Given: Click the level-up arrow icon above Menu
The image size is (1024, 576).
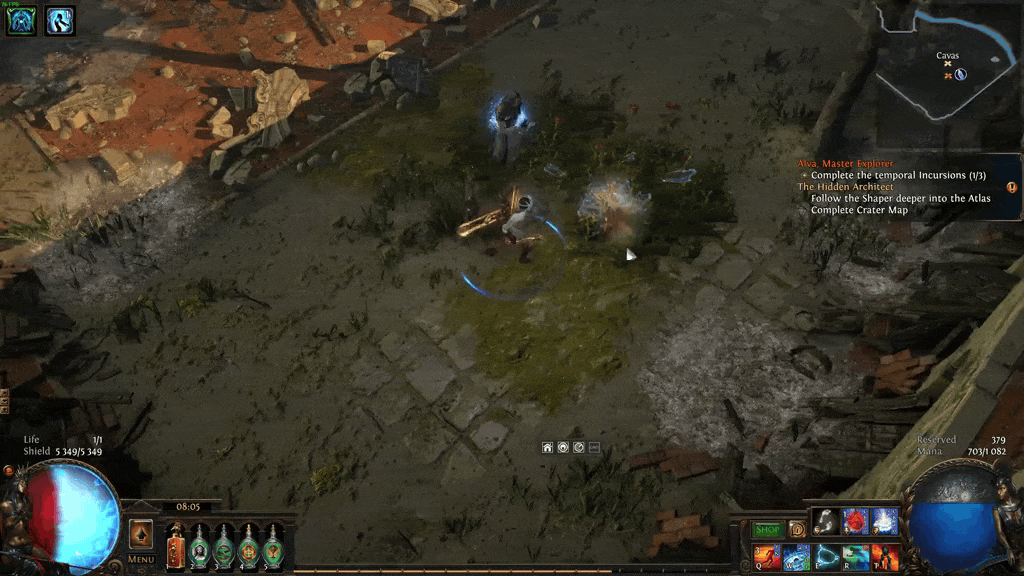Looking at the screenshot, I should click(141, 534).
